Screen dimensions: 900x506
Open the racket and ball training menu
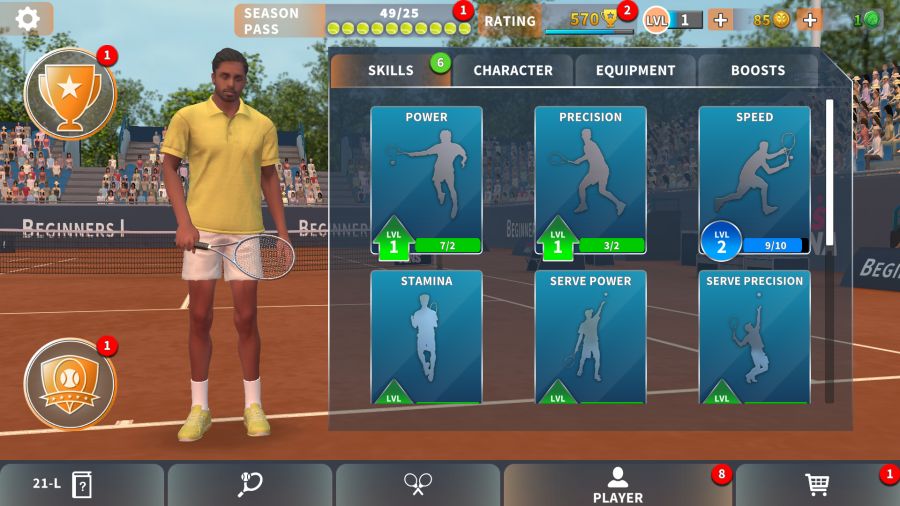click(250, 484)
